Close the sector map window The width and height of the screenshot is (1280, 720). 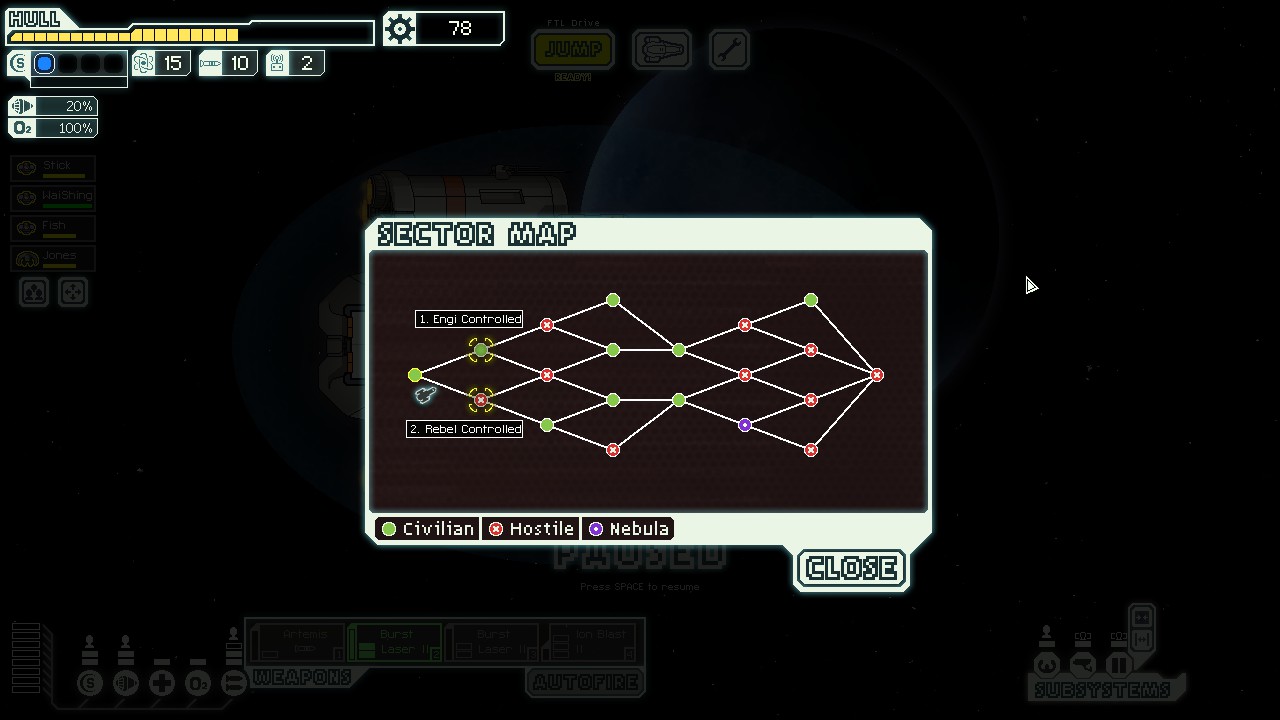(x=851, y=568)
